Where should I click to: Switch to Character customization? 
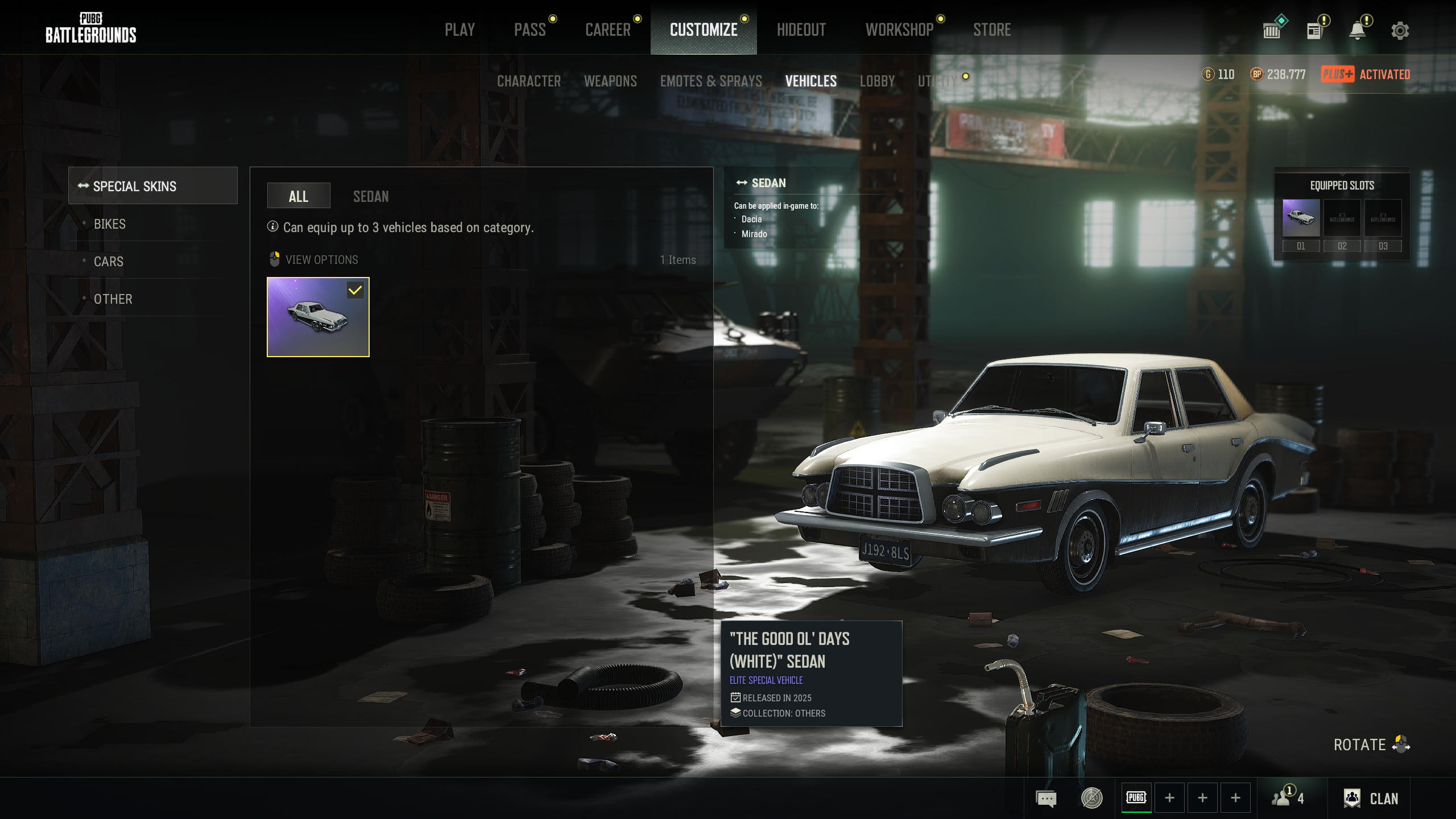click(x=528, y=81)
